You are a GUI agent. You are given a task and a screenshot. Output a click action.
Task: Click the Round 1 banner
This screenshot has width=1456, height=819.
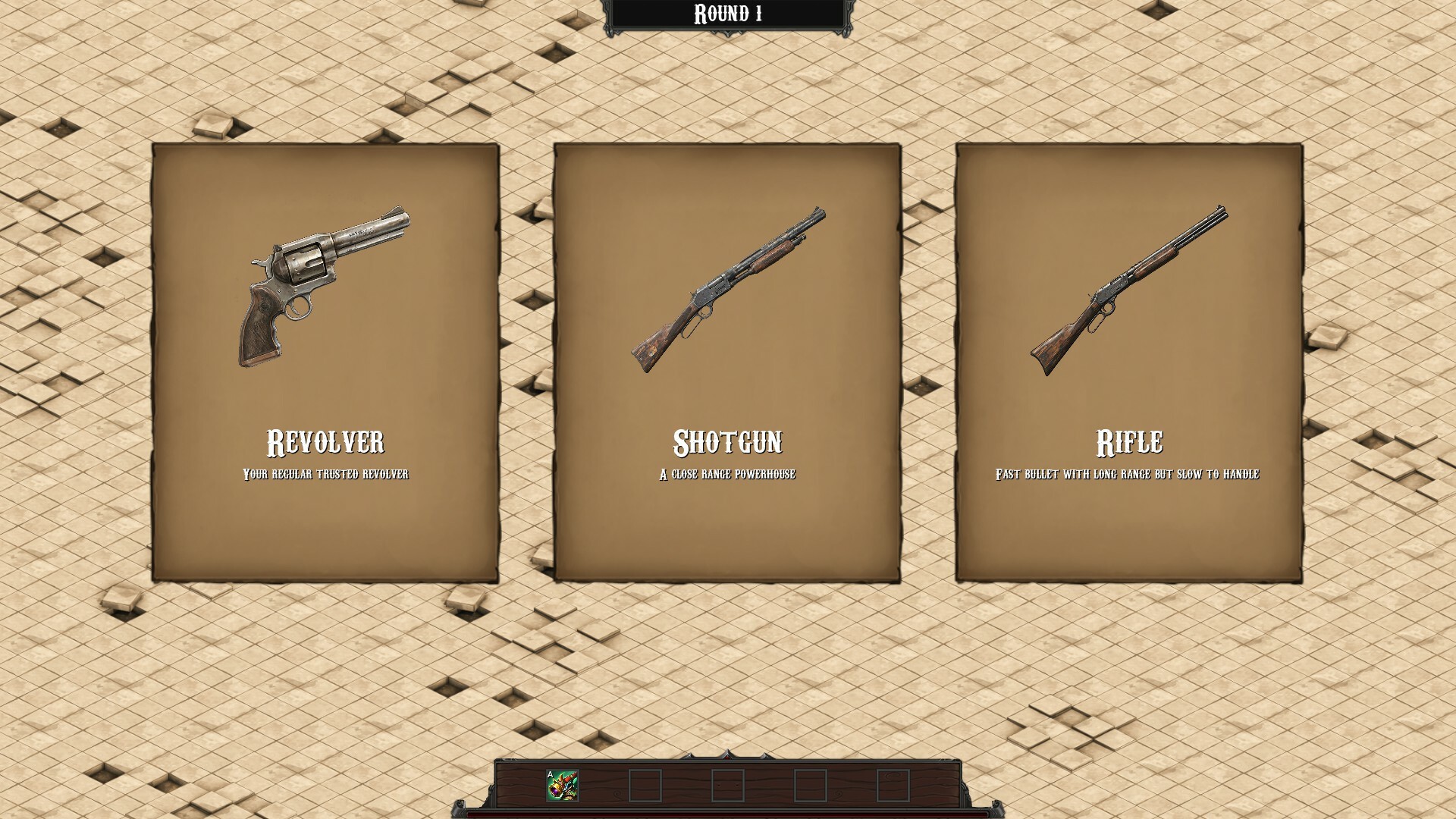[x=728, y=13]
